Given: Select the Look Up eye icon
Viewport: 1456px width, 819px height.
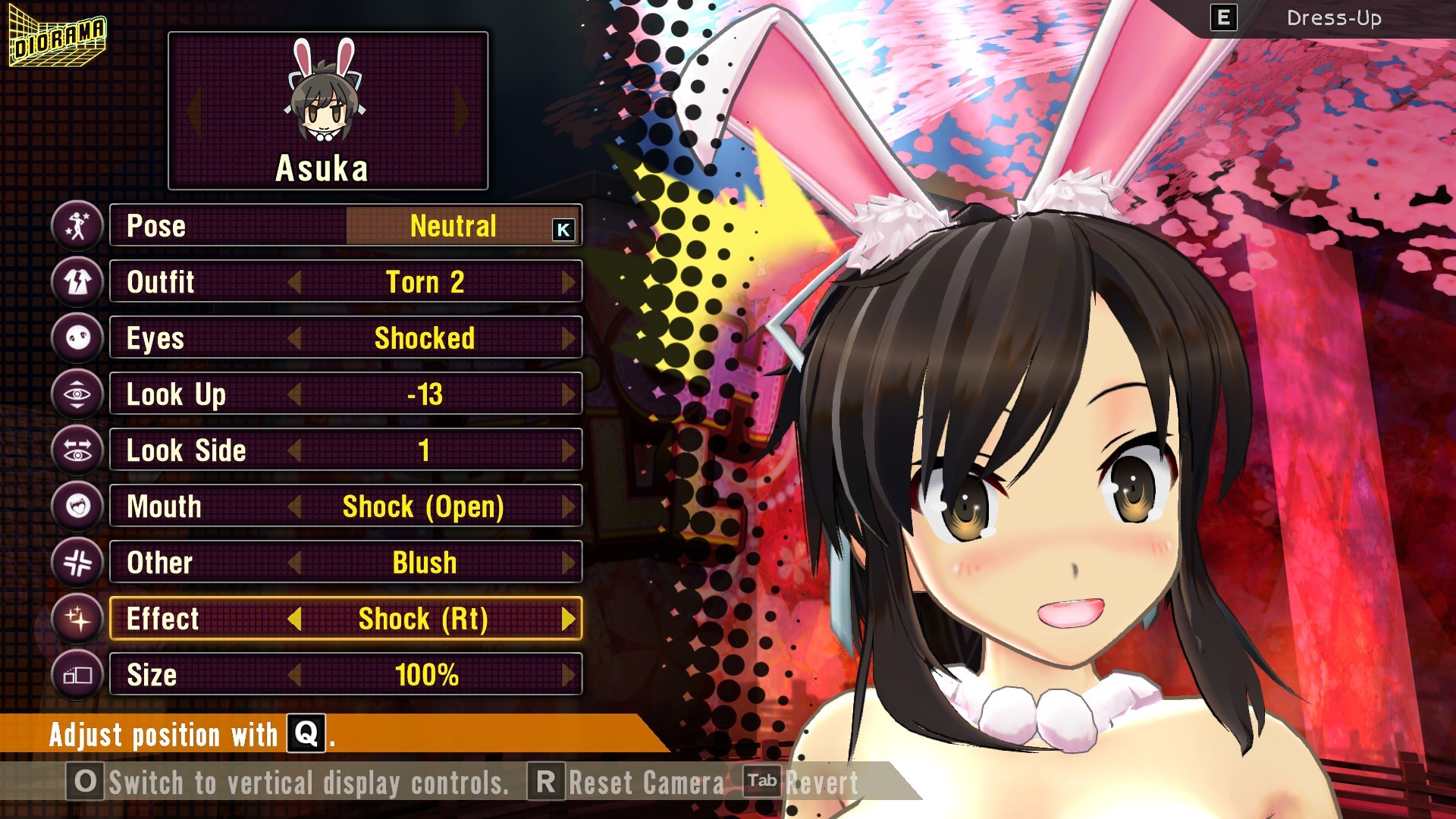Looking at the screenshot, I should point(77,394).
